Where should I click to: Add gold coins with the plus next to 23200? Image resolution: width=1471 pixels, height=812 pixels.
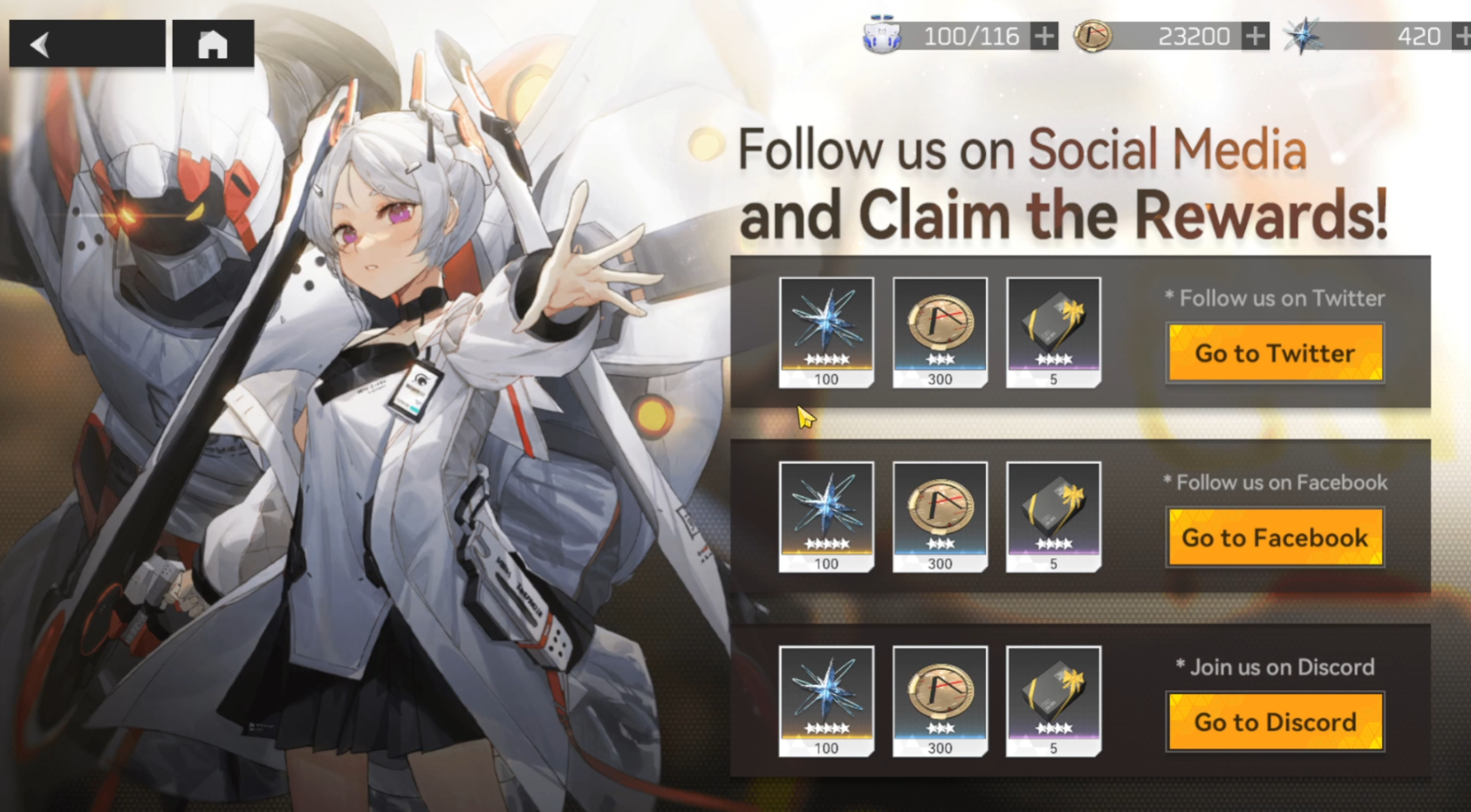coord(1255,37)
